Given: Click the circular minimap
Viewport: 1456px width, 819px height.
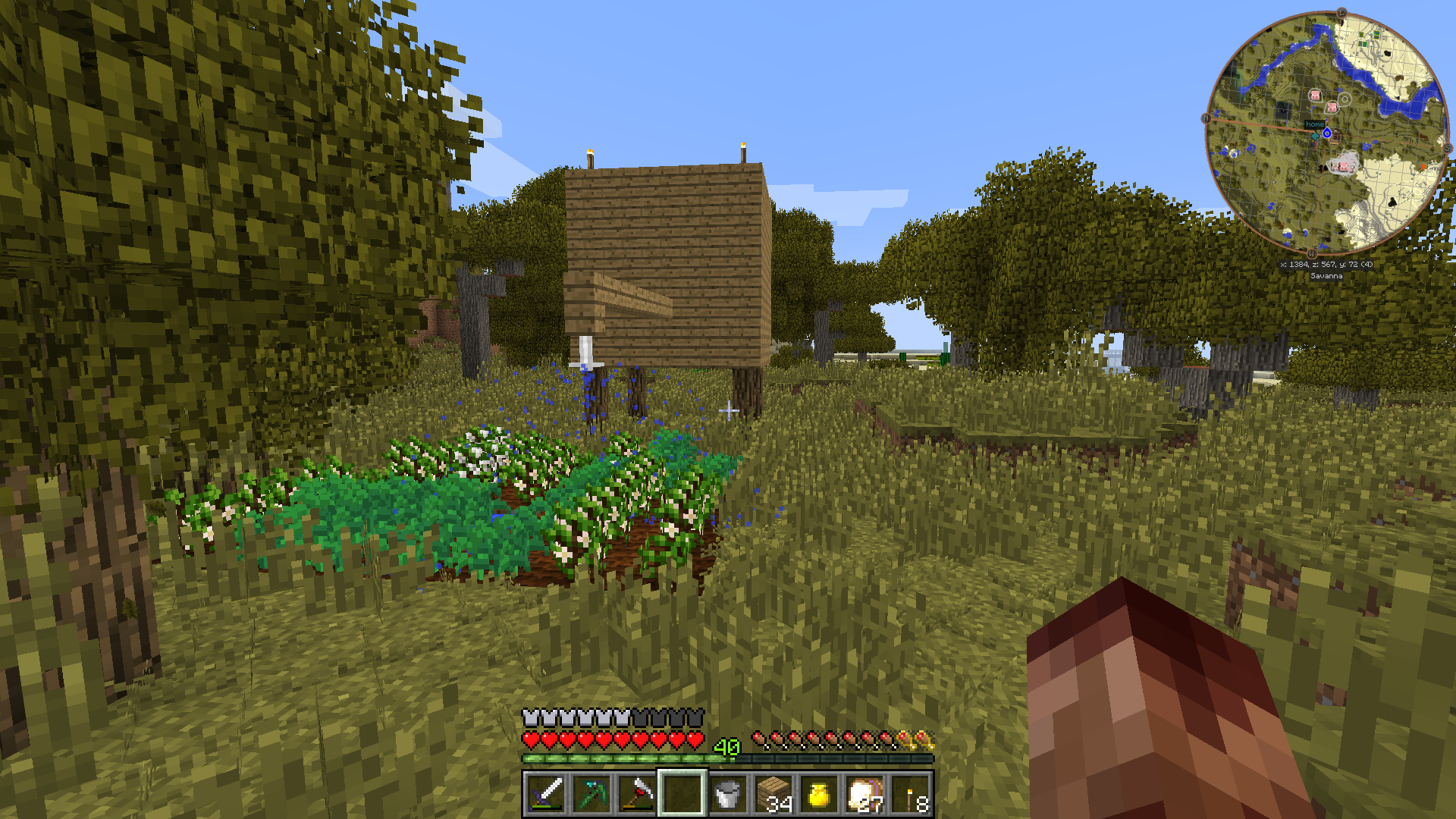Looking at the screenshot, I should click(x=1326, y=133).
